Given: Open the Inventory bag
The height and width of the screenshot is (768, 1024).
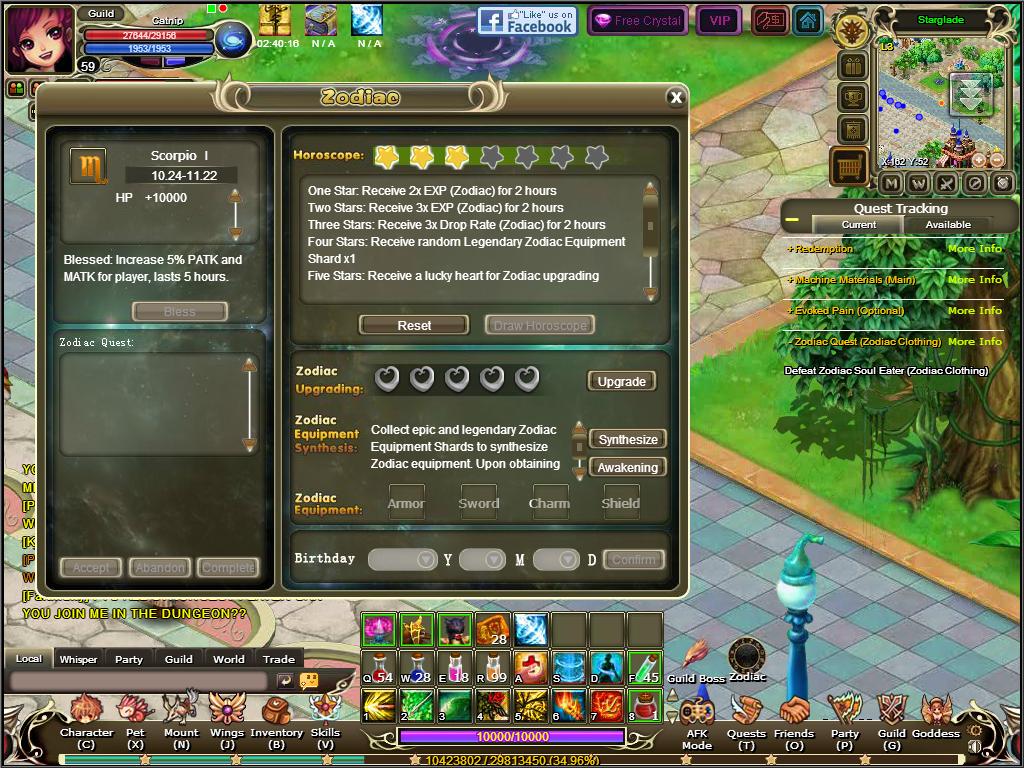Looking at the screenshot, I should coord(276,717).
